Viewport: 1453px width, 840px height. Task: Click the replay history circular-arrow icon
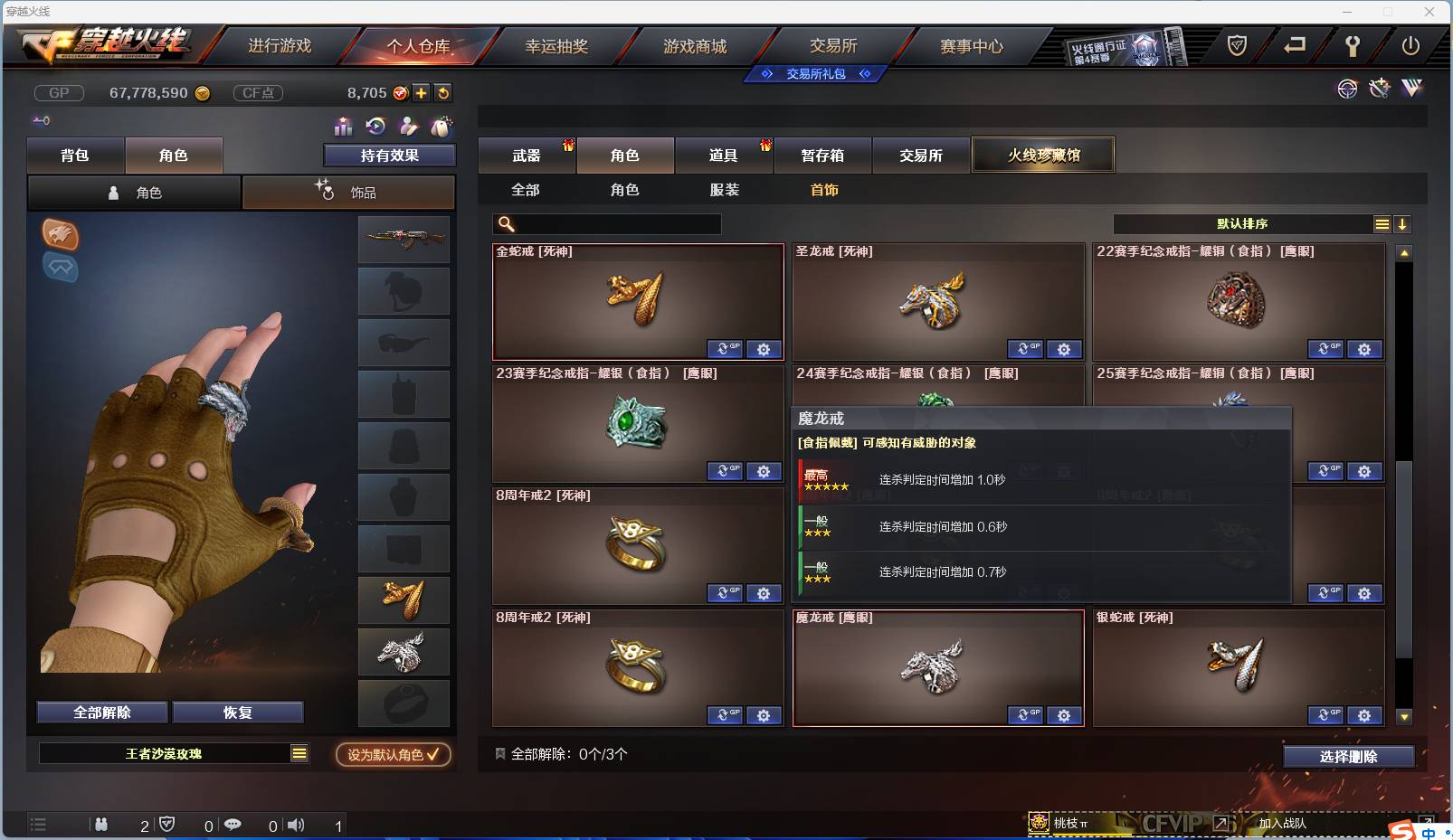click(x=374, y=127)
